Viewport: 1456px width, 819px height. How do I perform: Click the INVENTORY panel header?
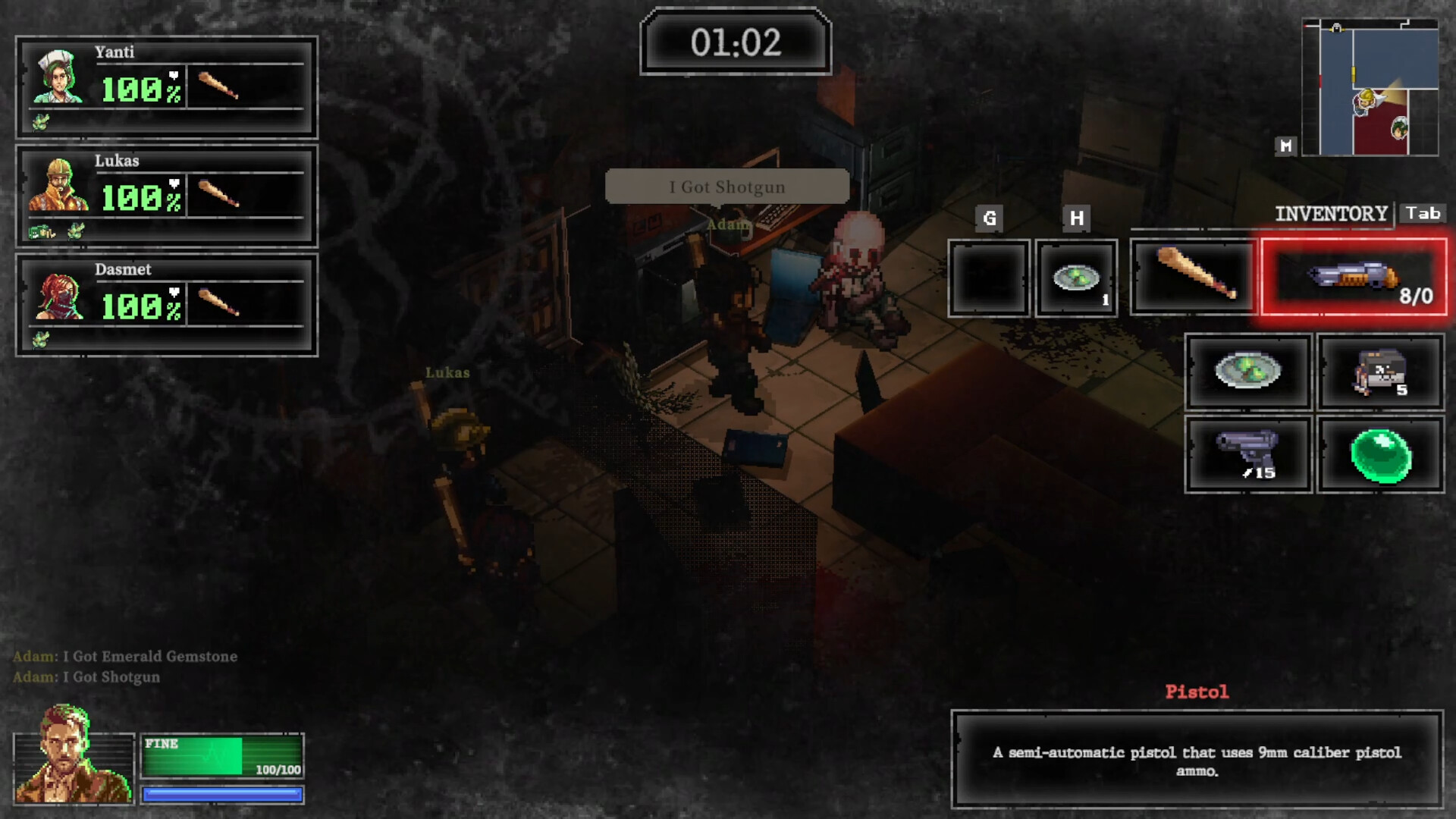click(x=1331, y=213)
